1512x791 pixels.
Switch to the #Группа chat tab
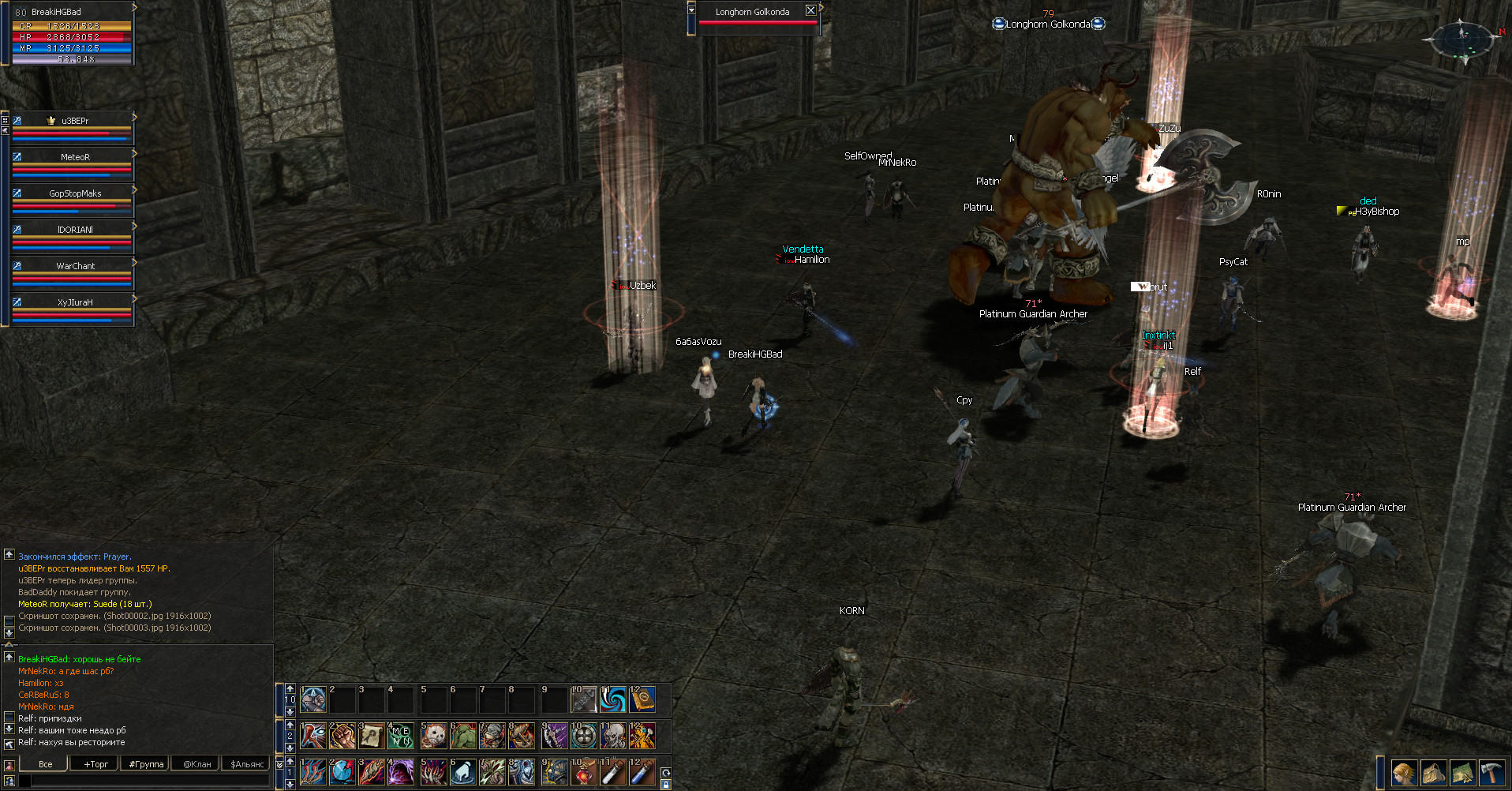146,764
